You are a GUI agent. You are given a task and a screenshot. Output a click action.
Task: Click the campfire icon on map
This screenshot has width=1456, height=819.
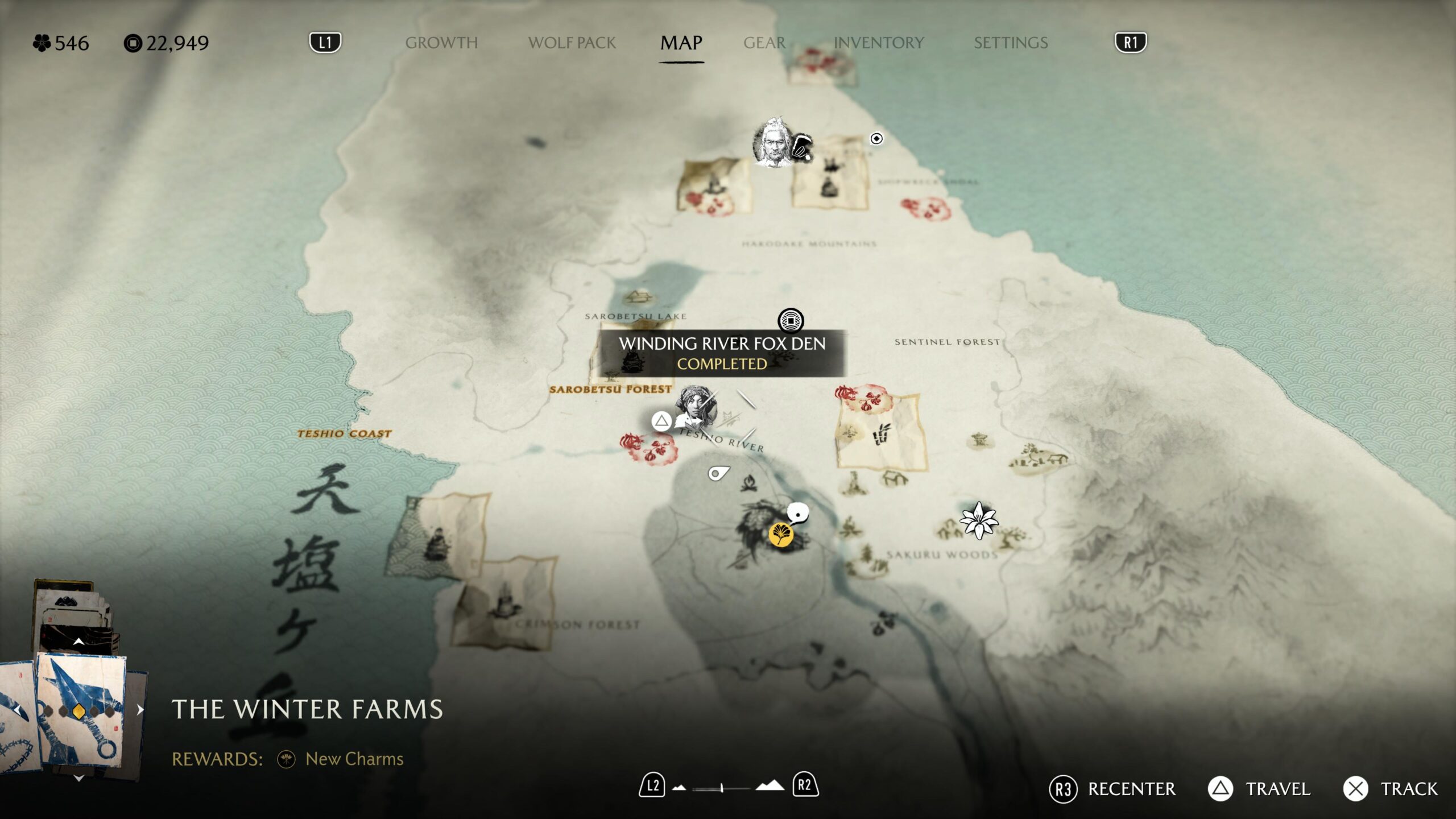point(749,483)
